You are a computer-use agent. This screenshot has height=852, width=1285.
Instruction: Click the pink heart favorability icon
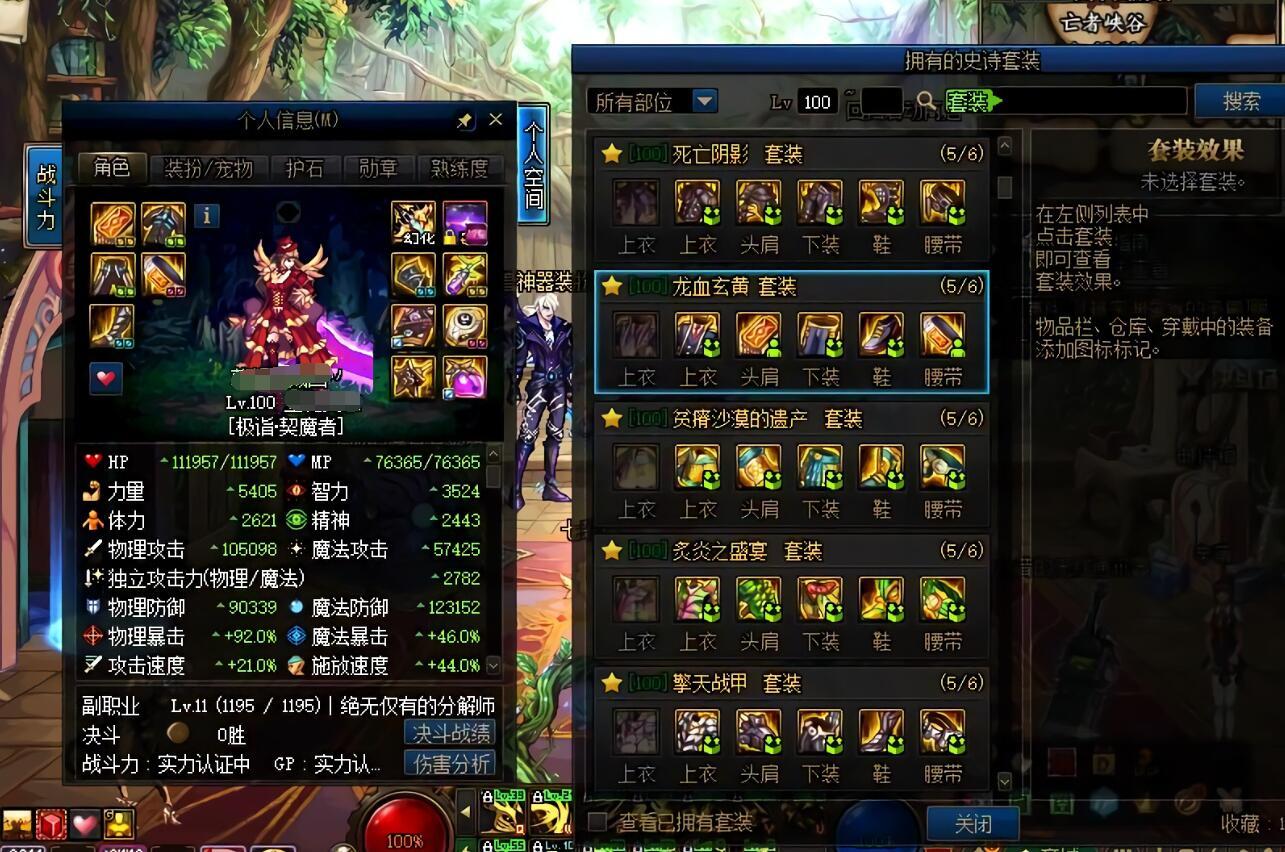(106, 380)
